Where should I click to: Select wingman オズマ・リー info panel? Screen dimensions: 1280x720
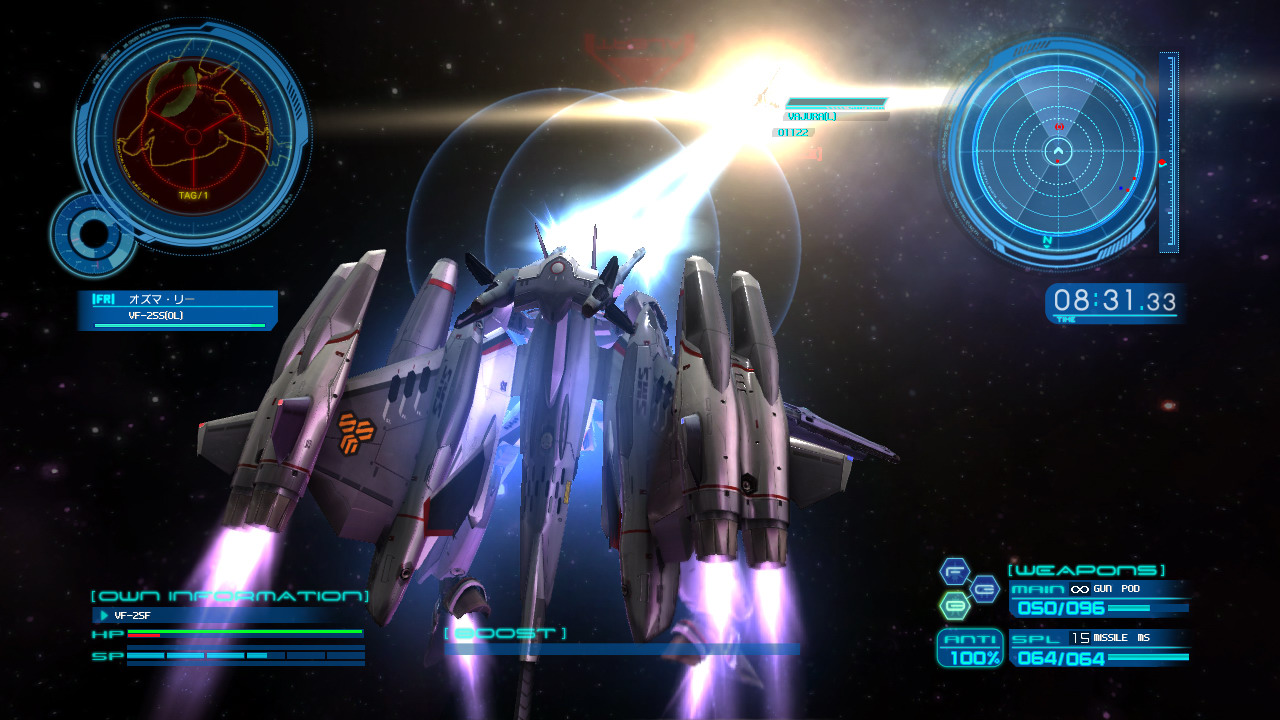point(177,309)
